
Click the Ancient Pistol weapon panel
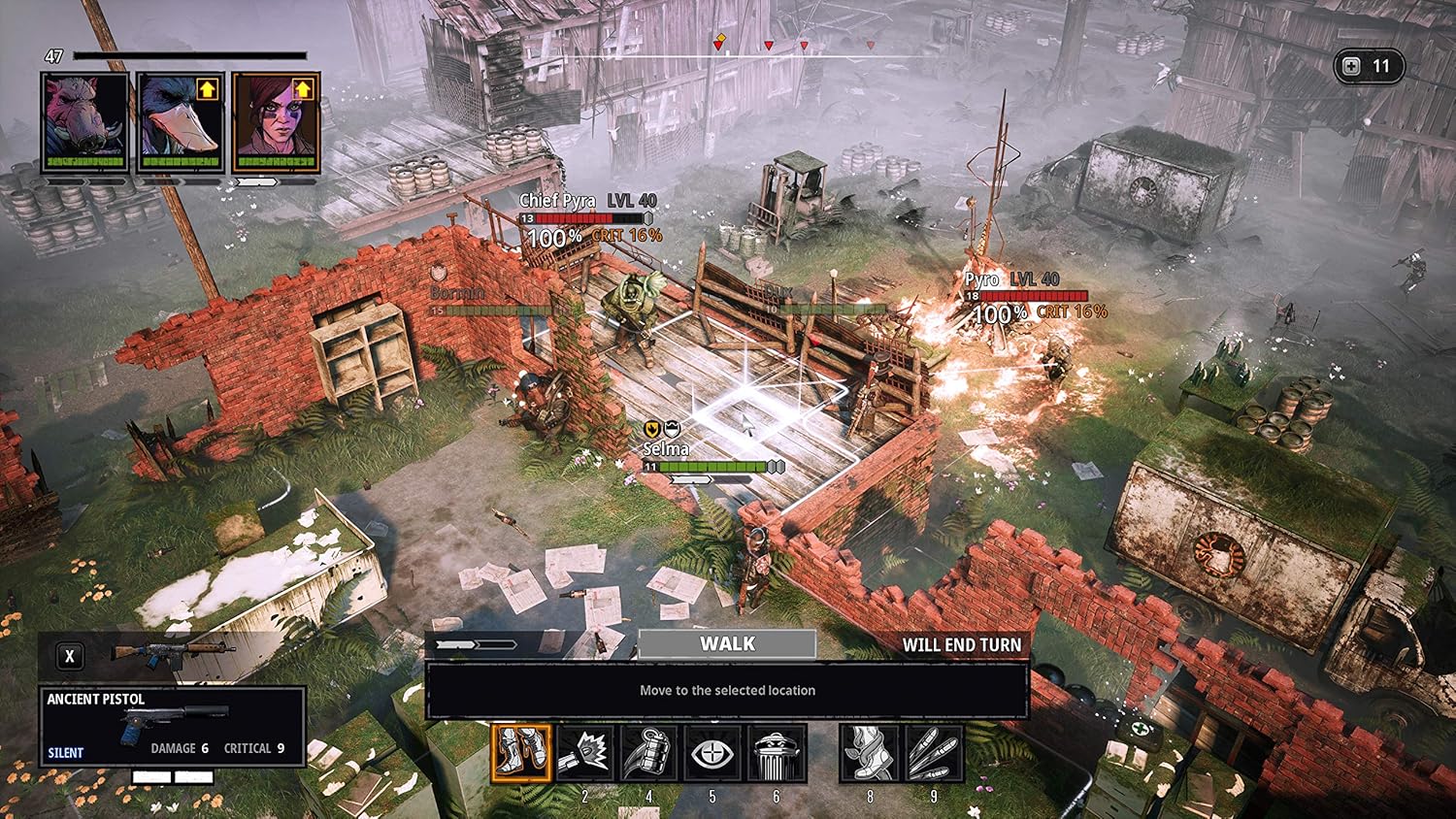click(x=172, y=726)
